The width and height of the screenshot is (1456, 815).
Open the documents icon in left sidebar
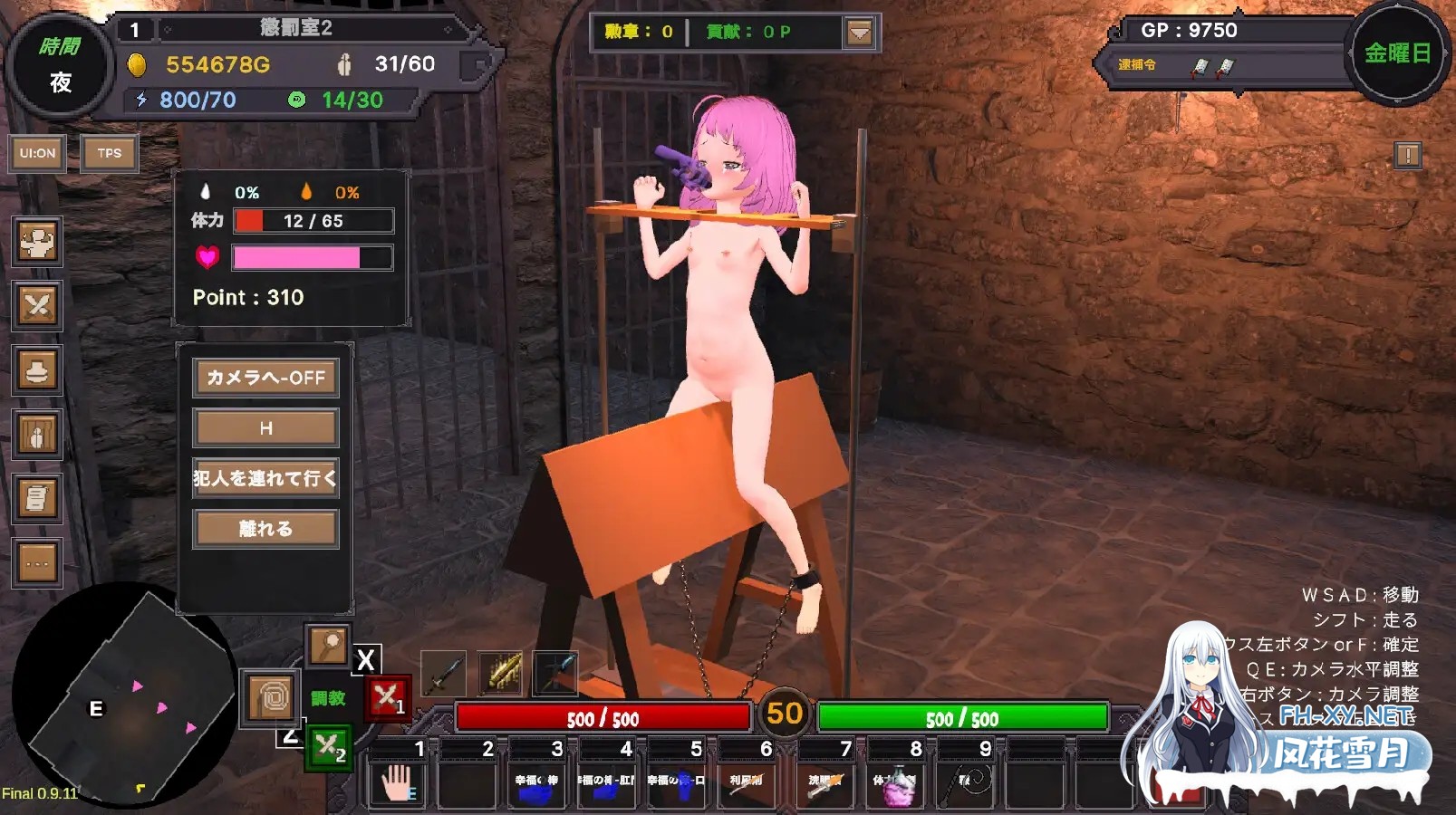36,498
